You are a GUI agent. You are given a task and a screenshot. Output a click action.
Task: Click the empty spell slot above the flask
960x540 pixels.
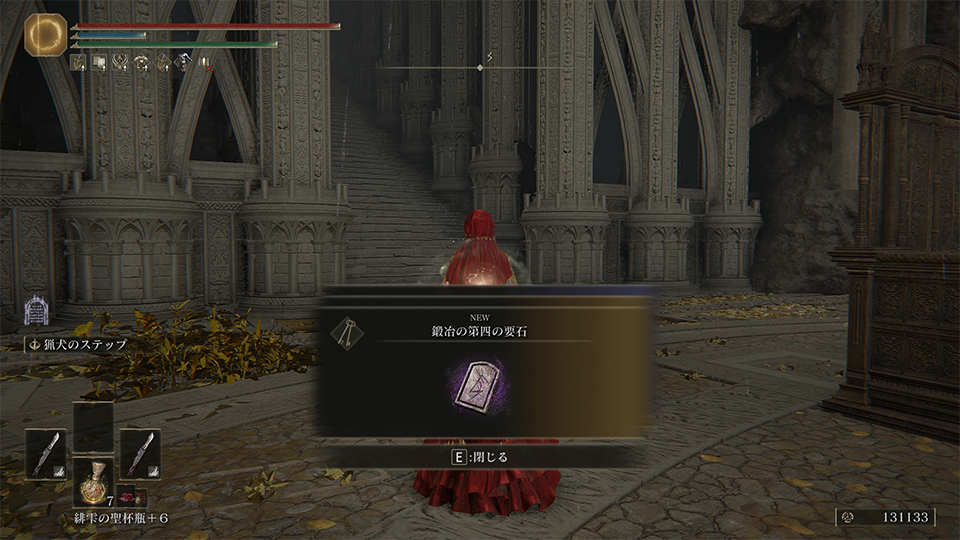click(93, 427)
